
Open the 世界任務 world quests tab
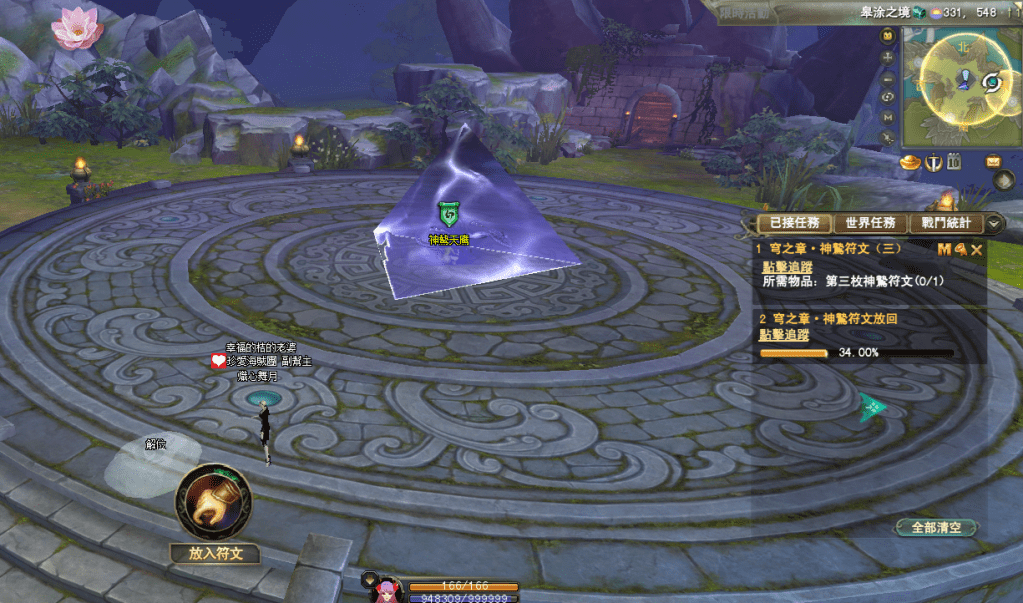click(x=870, y=223)
